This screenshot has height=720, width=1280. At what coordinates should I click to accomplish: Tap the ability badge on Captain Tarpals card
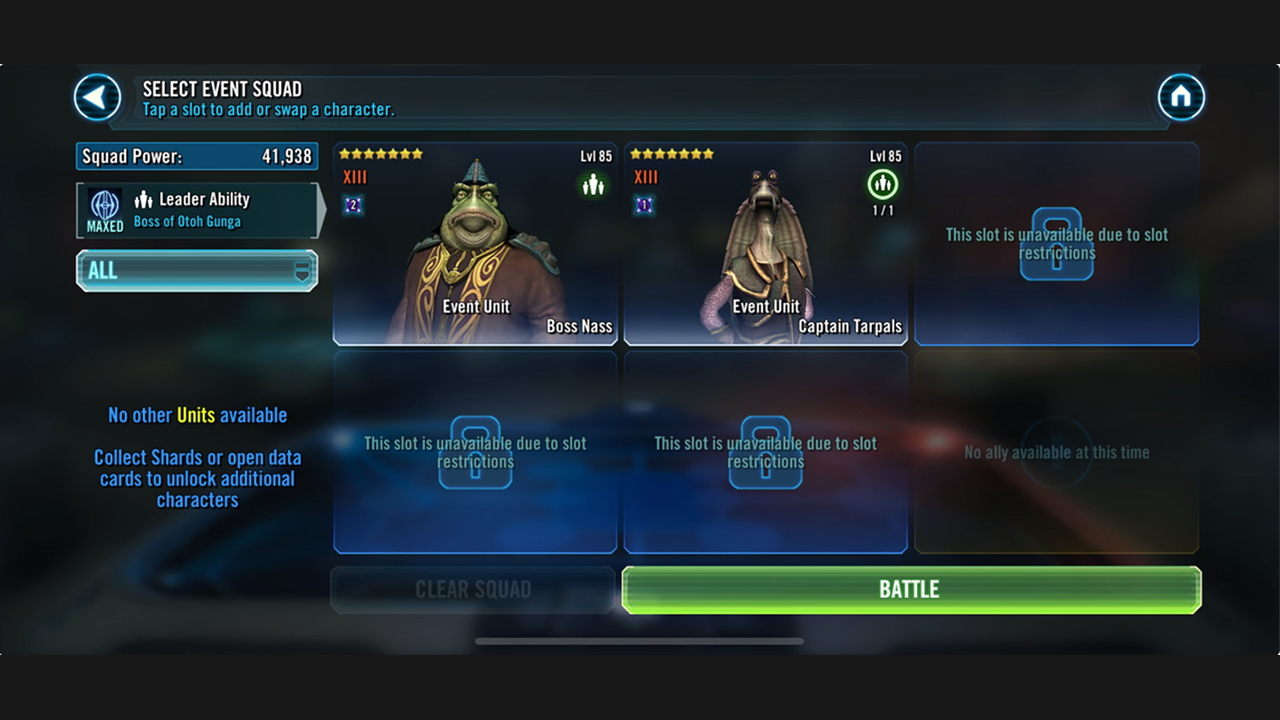coord(642,207)
